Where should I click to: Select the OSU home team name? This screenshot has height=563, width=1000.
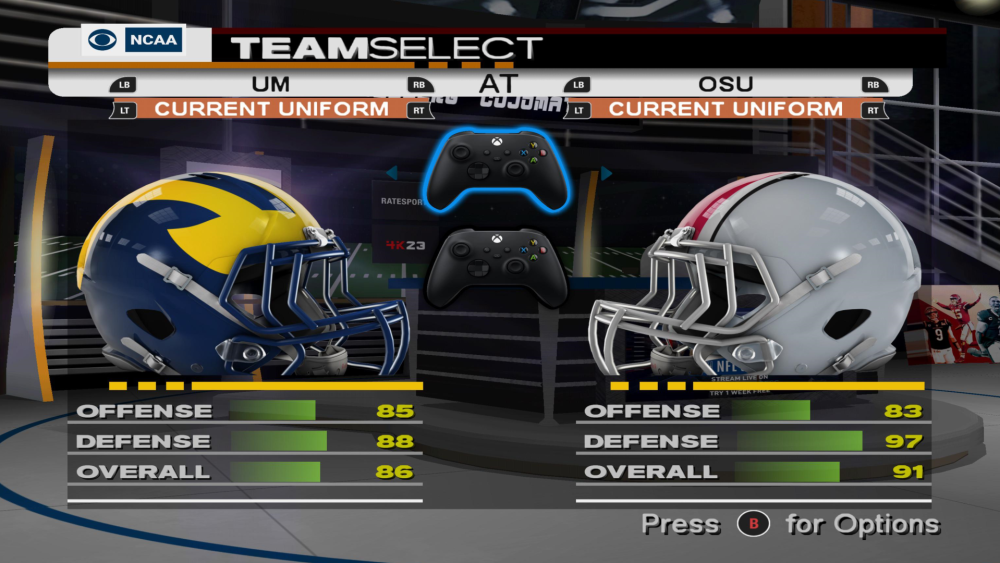pyautogui.click(x=726, y=84)
